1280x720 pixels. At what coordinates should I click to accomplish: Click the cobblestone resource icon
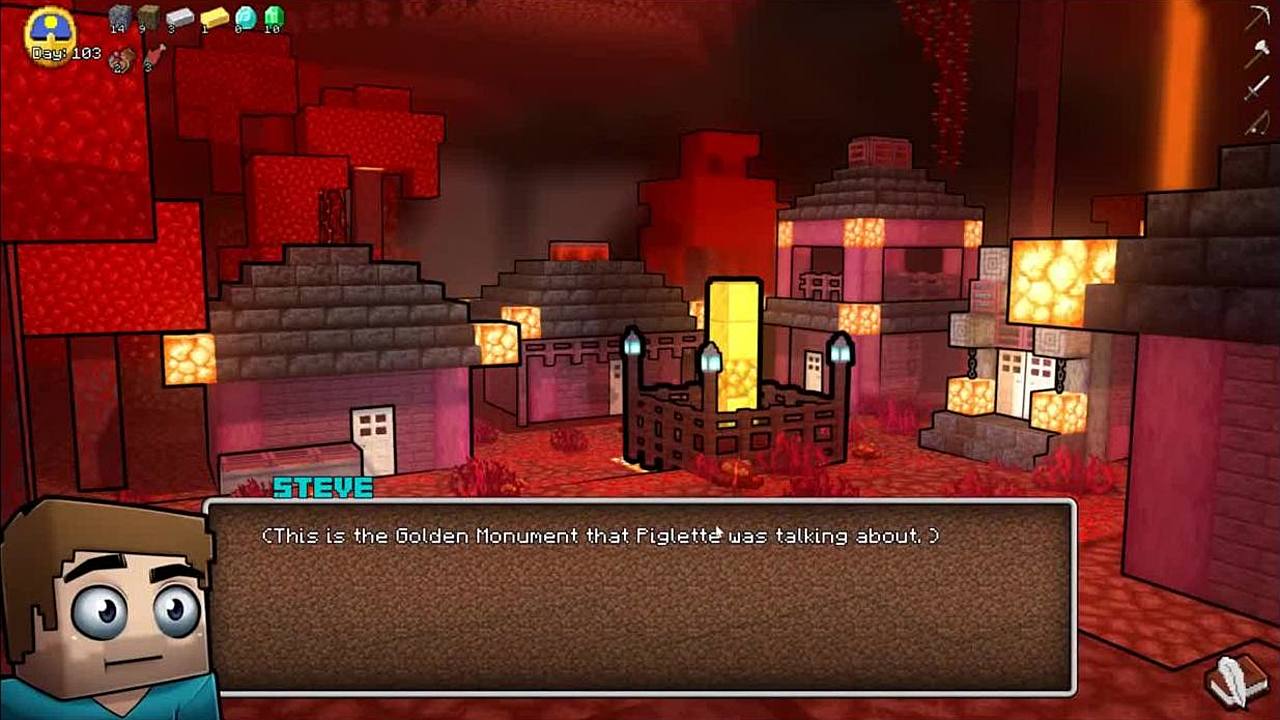120,16
